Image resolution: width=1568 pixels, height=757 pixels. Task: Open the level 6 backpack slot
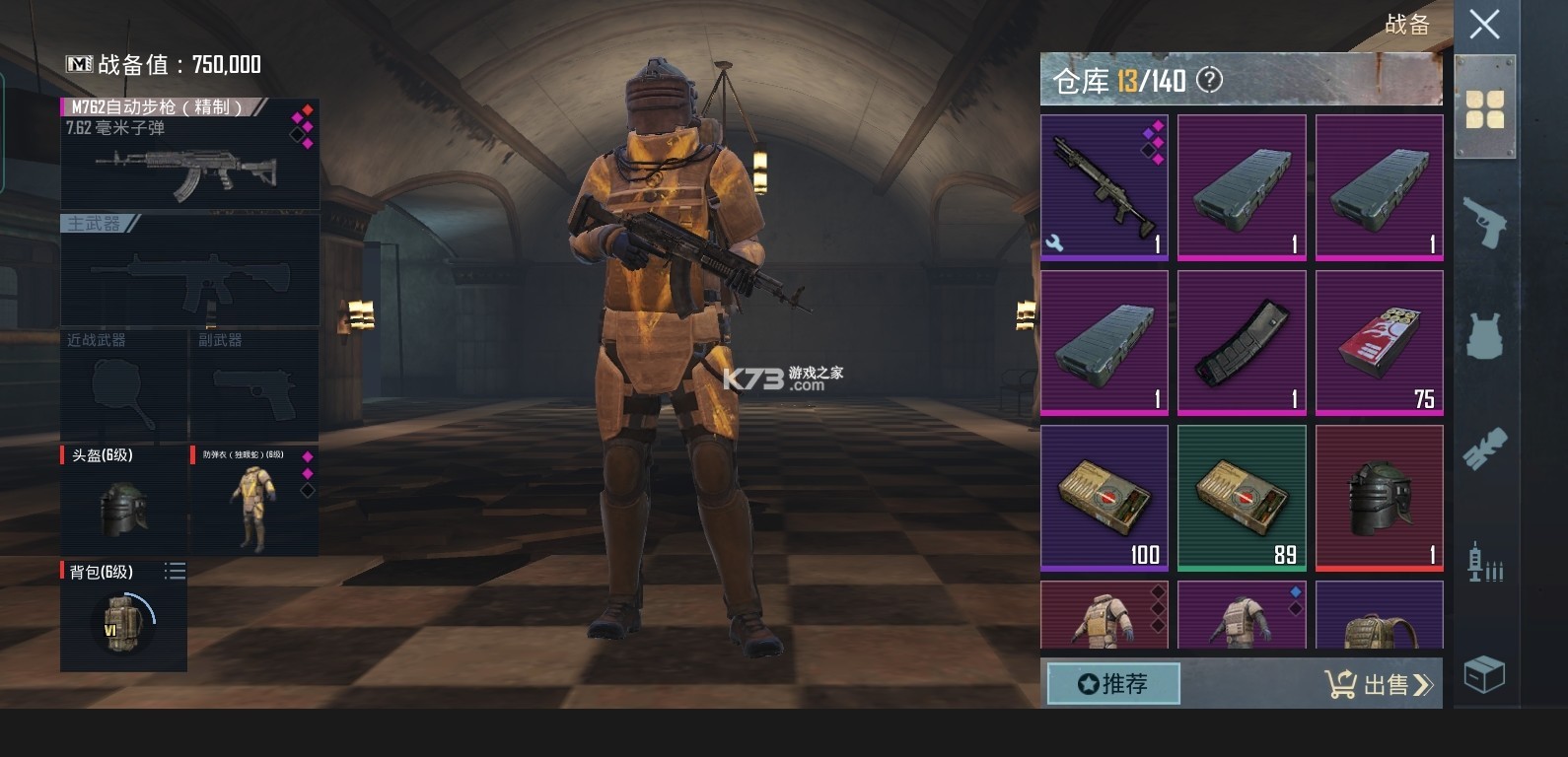click(123, 616)
